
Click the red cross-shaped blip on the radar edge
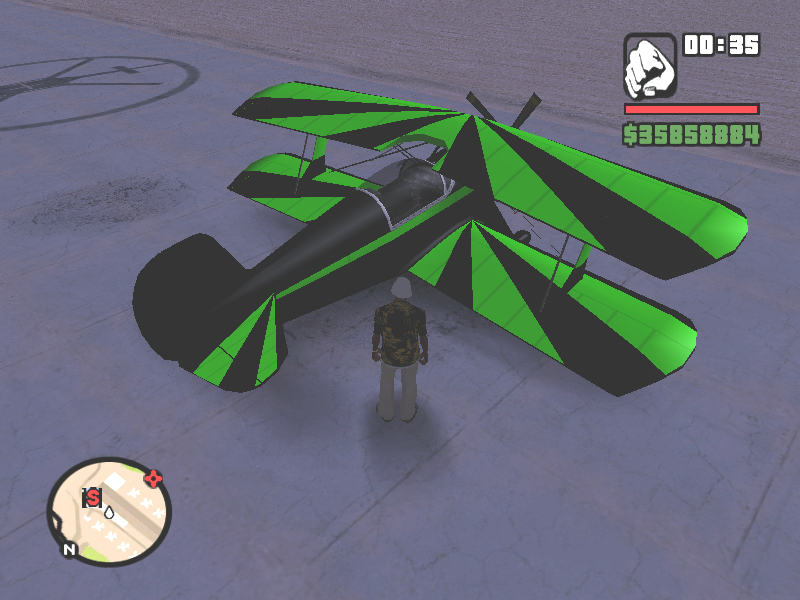click(x=153, y=478)
